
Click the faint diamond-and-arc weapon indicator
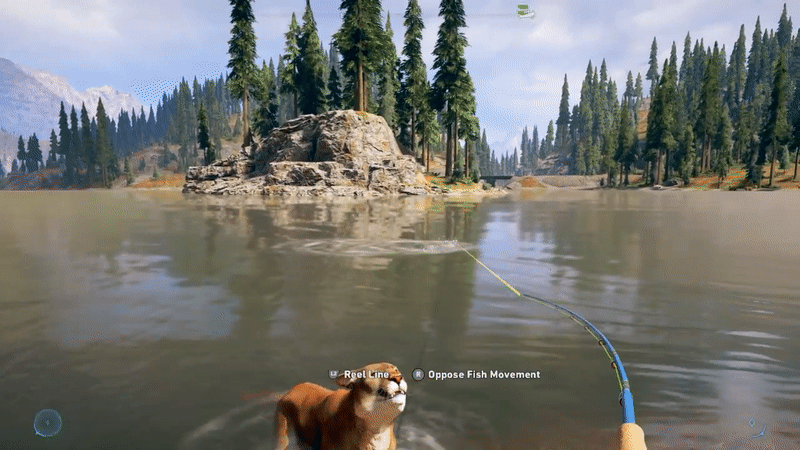(756, 426)
